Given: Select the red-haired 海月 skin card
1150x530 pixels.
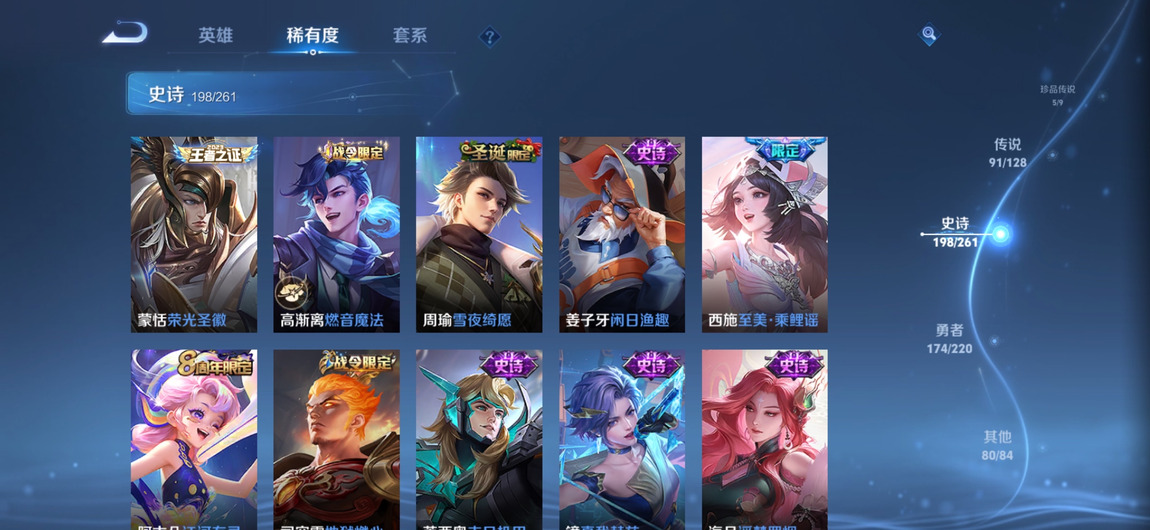Looking at the screenshot, I should (x=765, y=438).
